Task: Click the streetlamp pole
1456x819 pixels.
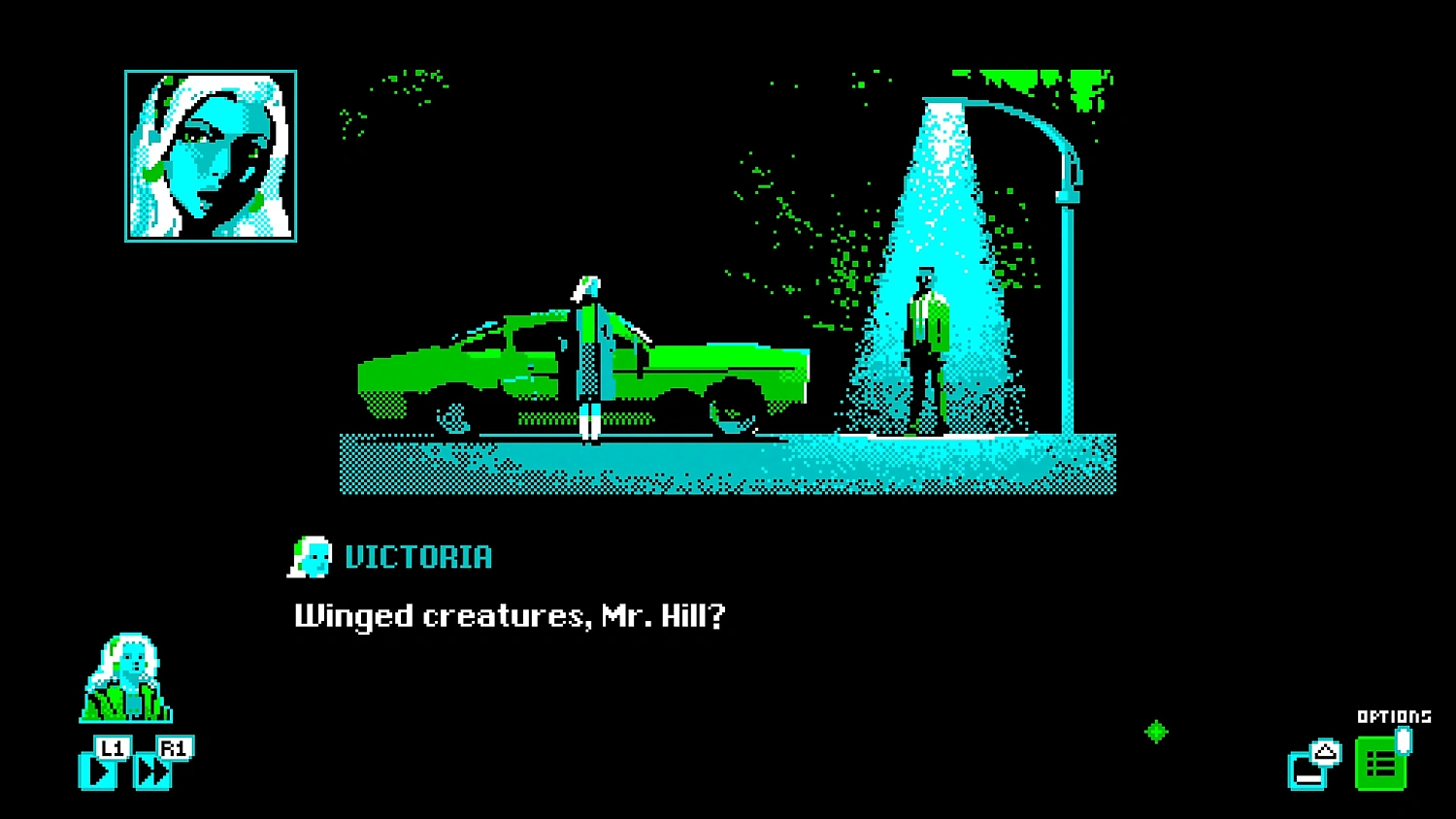Action: (x=1068, y=291)
